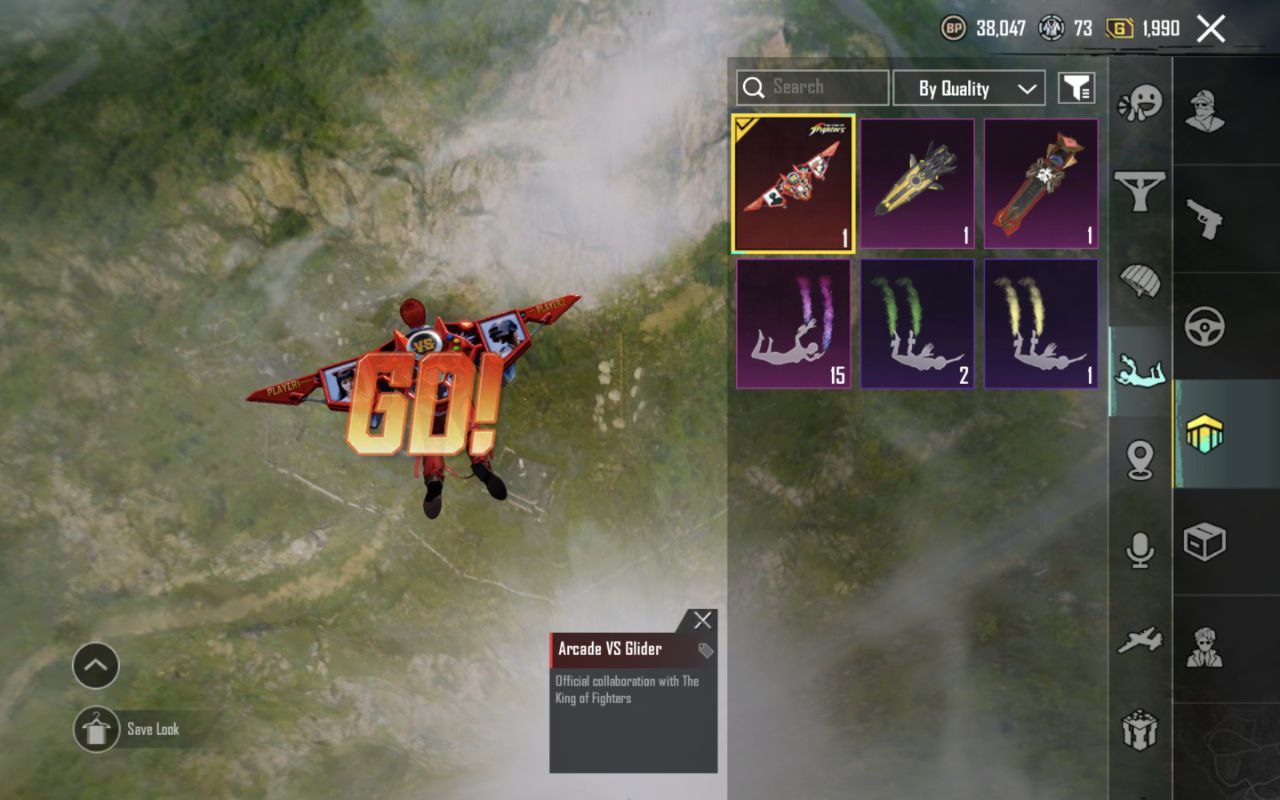
Task: Open the crate box tab
Action: coord(1205,542)
